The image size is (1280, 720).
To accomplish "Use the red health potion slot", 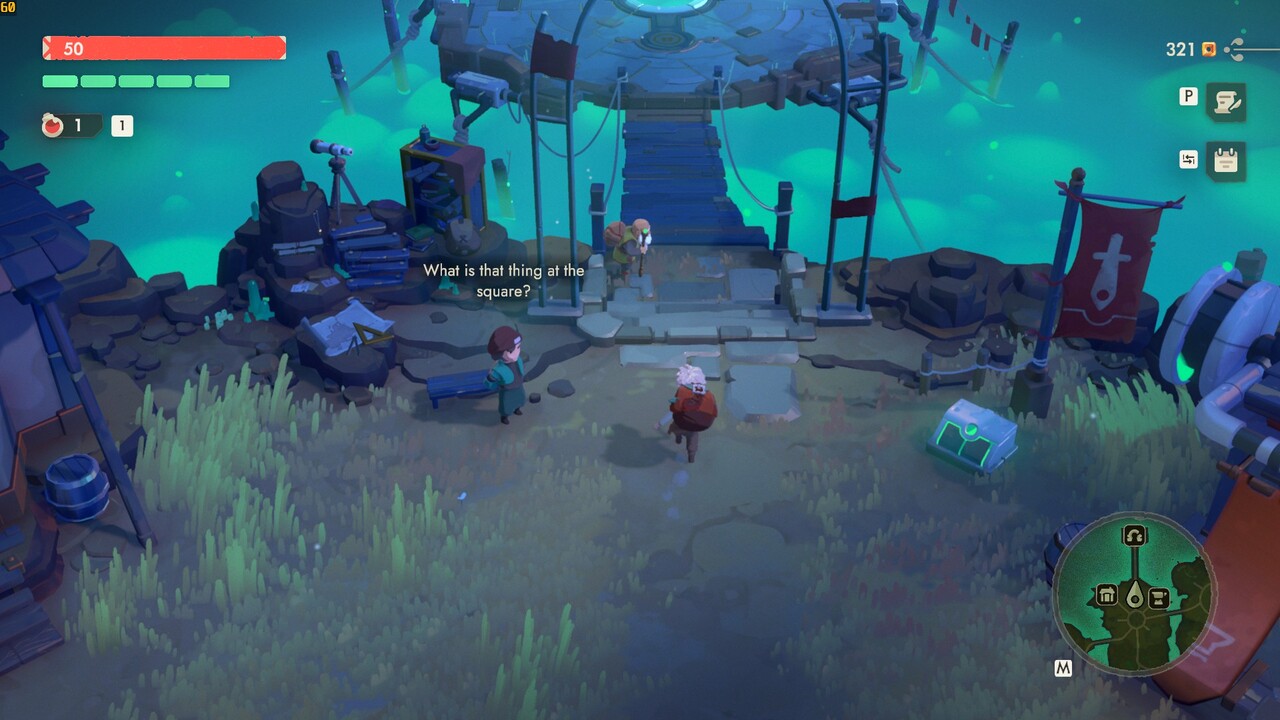I will coord(54,126).
